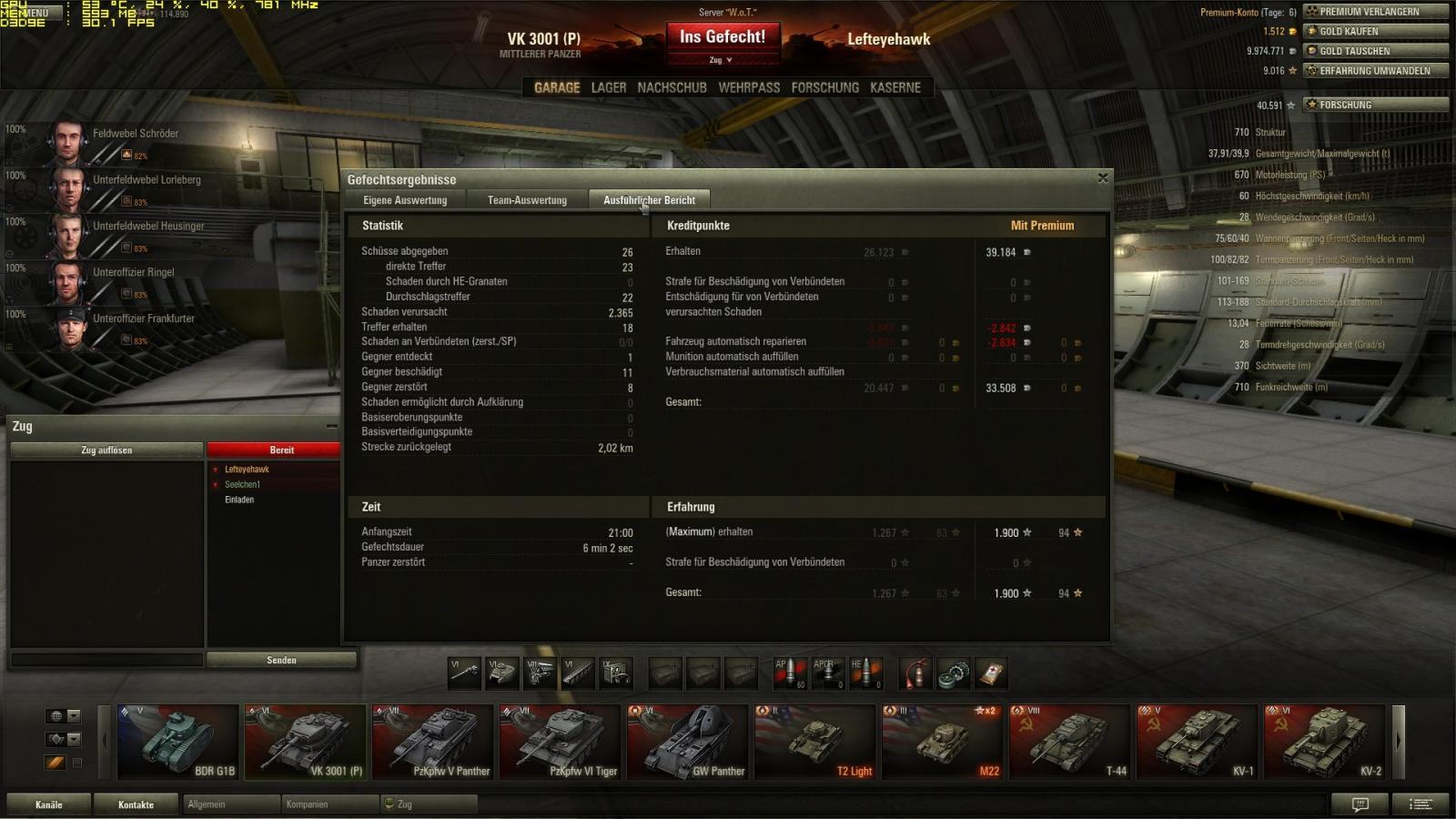Toggle the red Bereit ready button

281,450
